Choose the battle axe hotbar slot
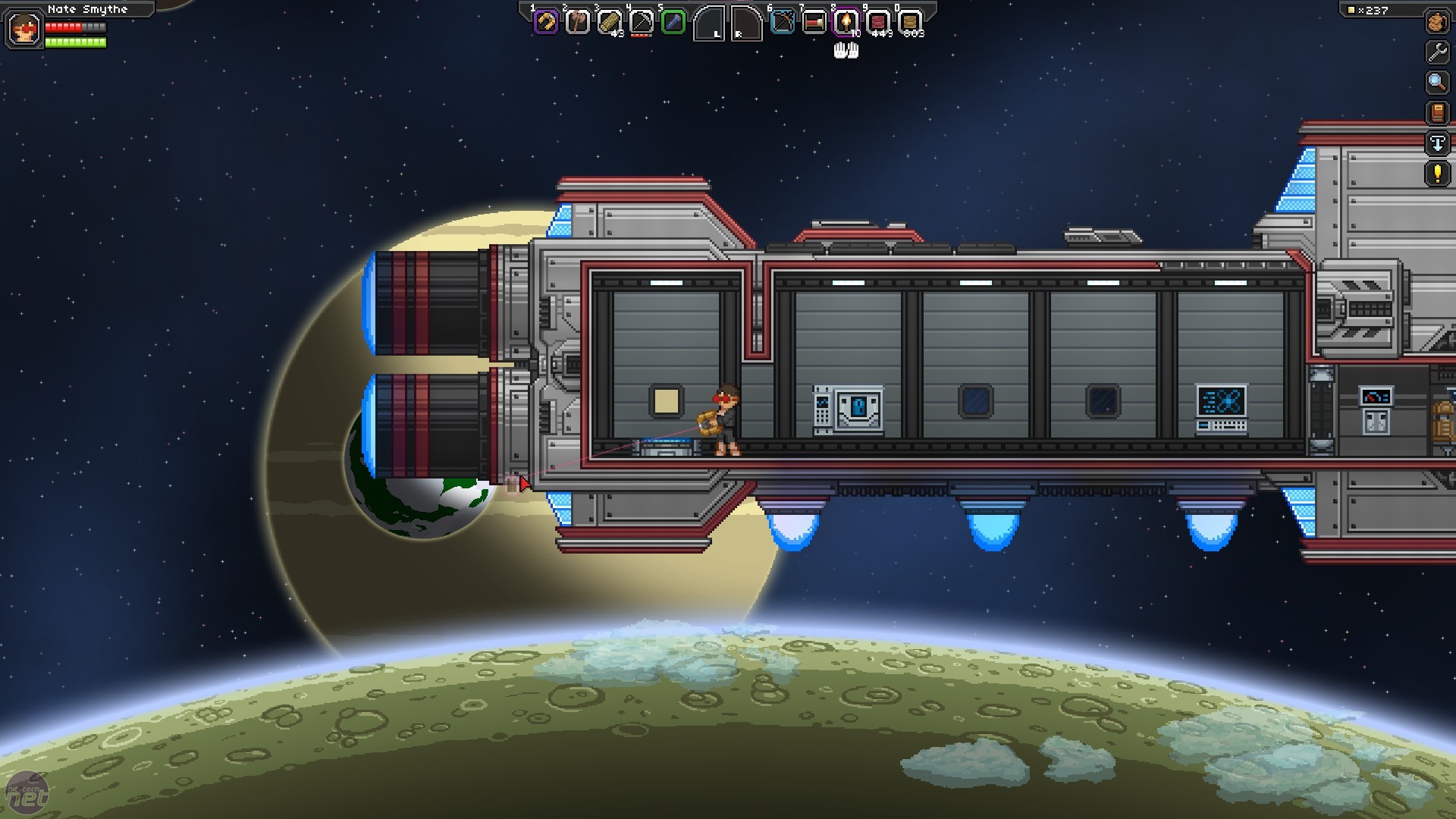Viewport: 1456px width, 819px height. coord(578,22)
